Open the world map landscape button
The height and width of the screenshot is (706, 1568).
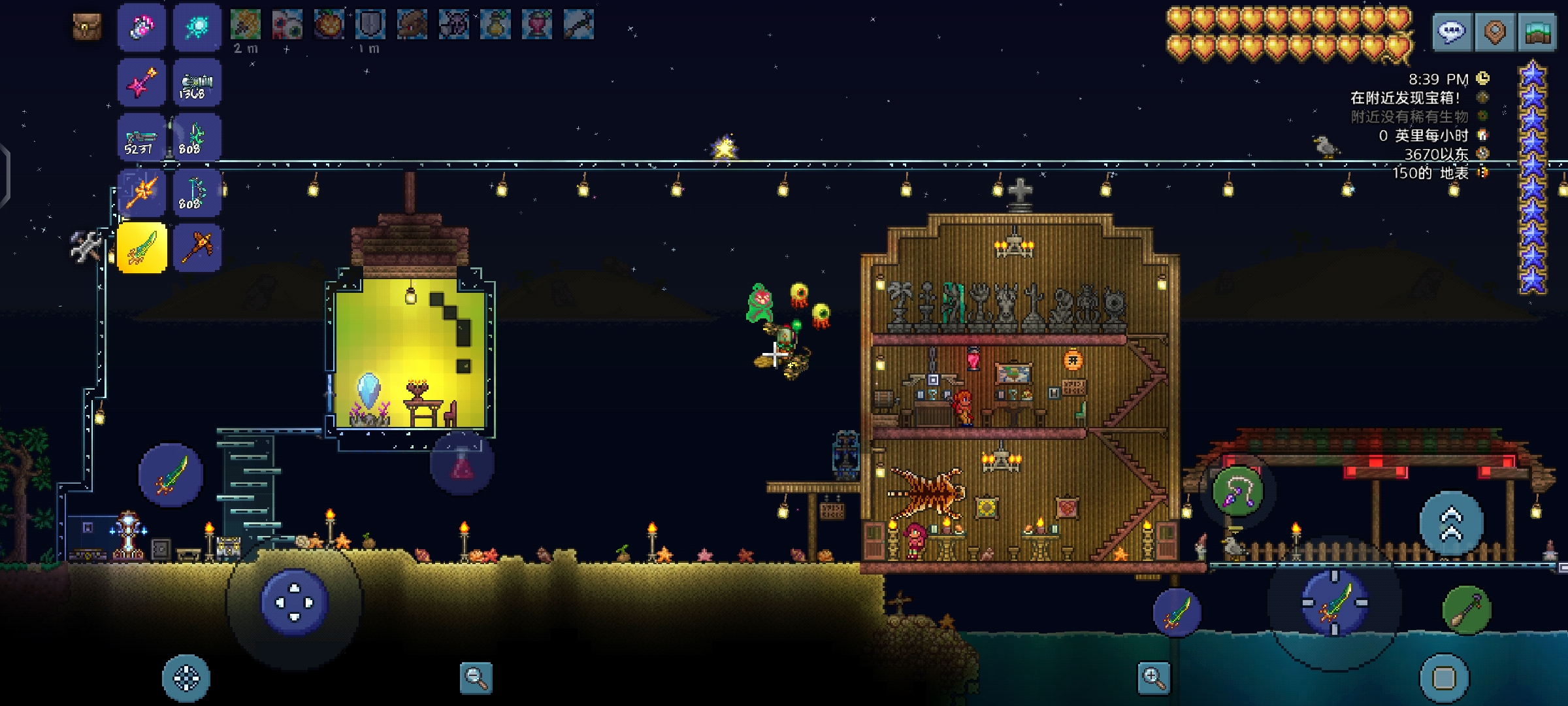click(1538, 31)
